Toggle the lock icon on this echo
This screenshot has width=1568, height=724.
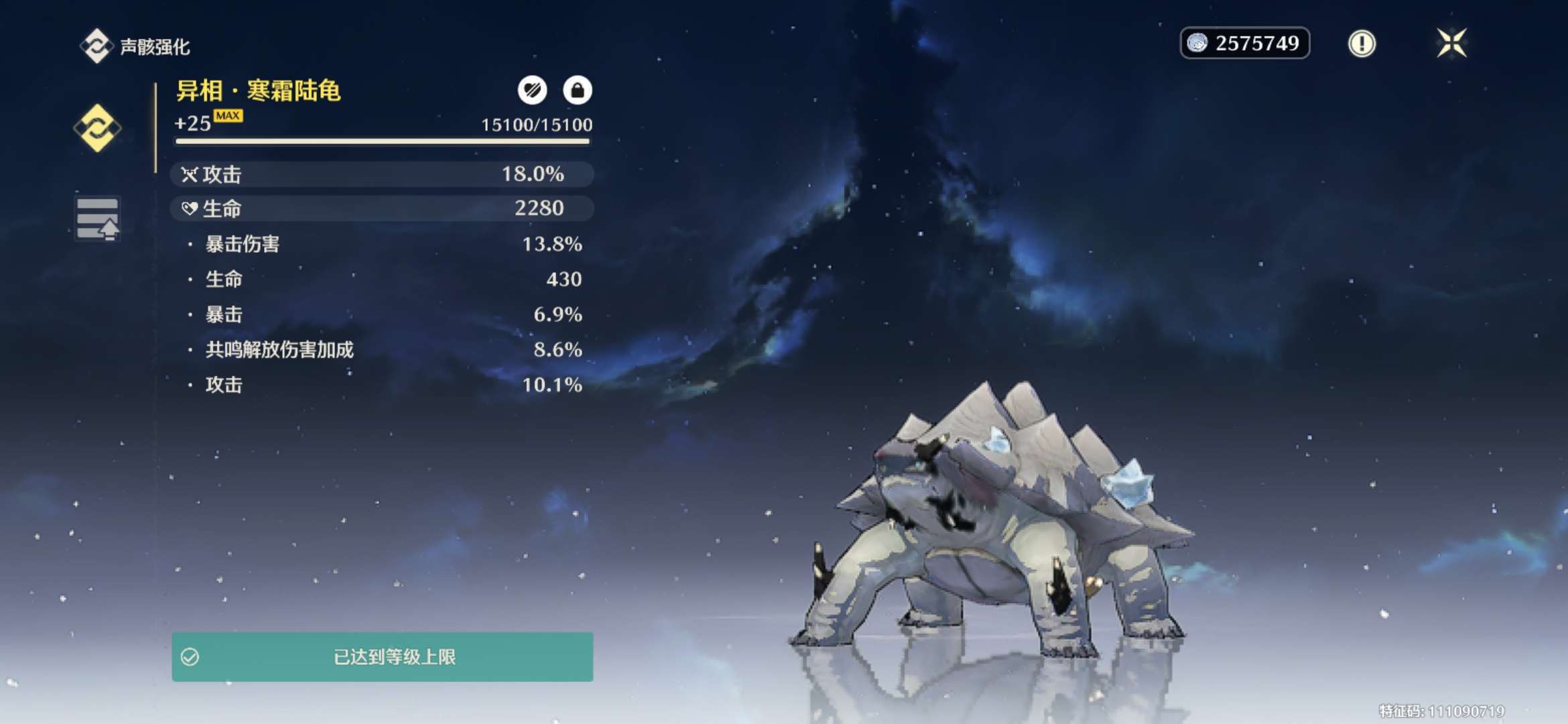[x=577, y=90]
